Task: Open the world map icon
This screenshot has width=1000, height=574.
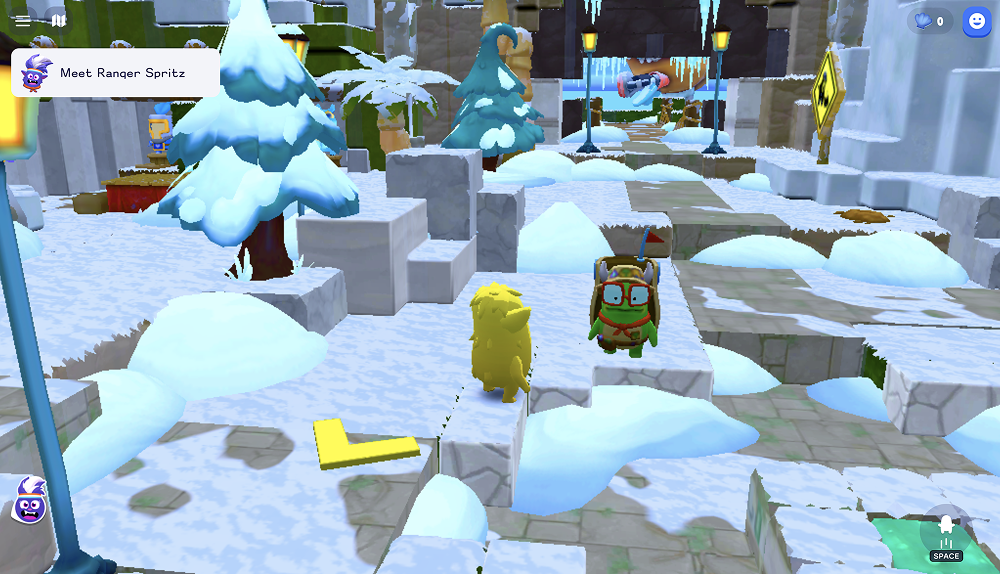Action: tap(59, 20)
